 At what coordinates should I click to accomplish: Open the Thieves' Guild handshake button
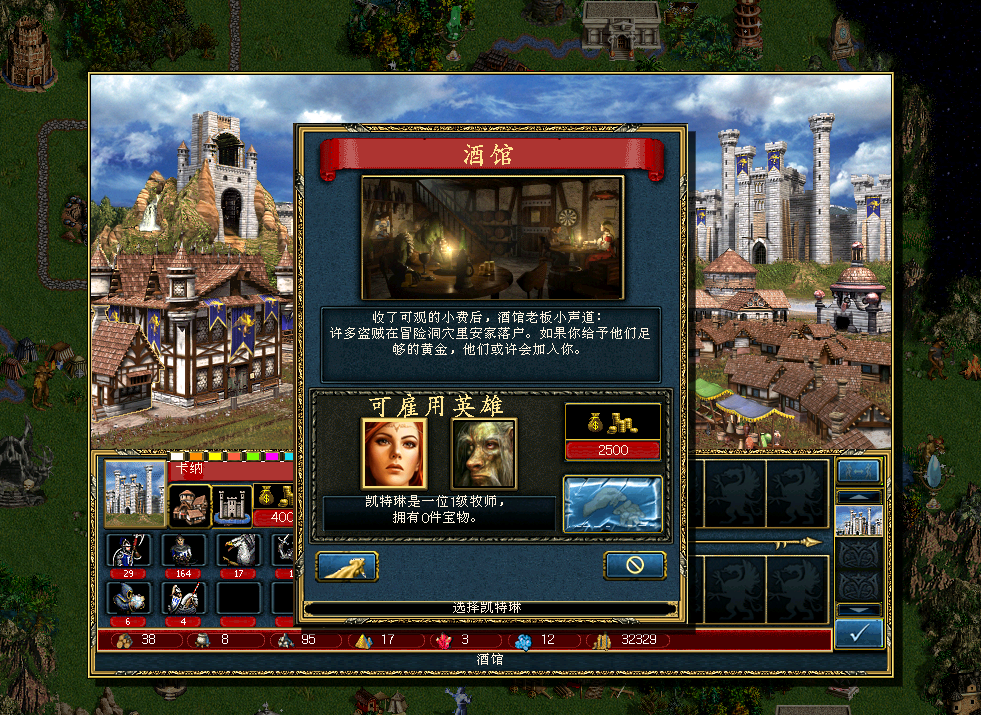[x=612, y=502]
